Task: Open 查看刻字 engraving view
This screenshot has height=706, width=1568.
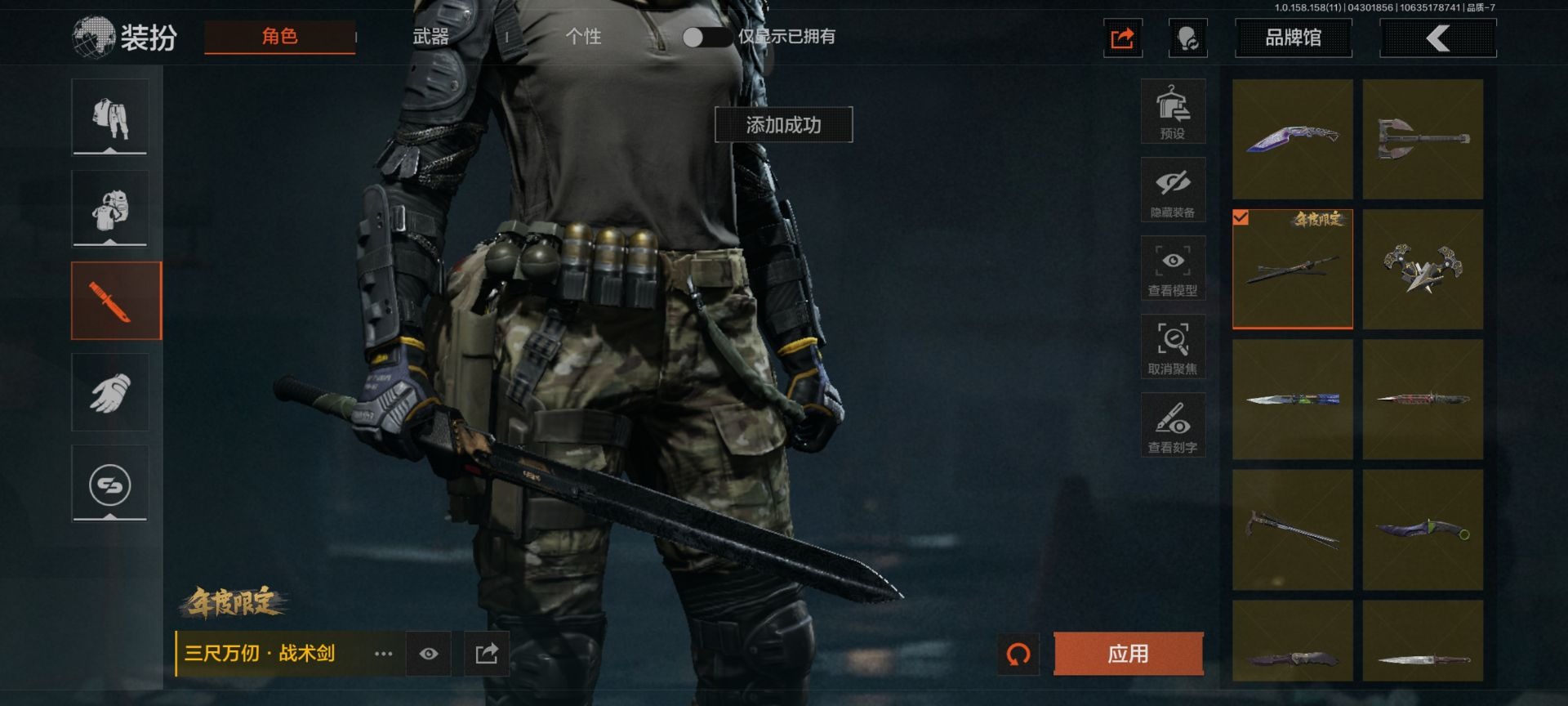Action: (1173, 426)
